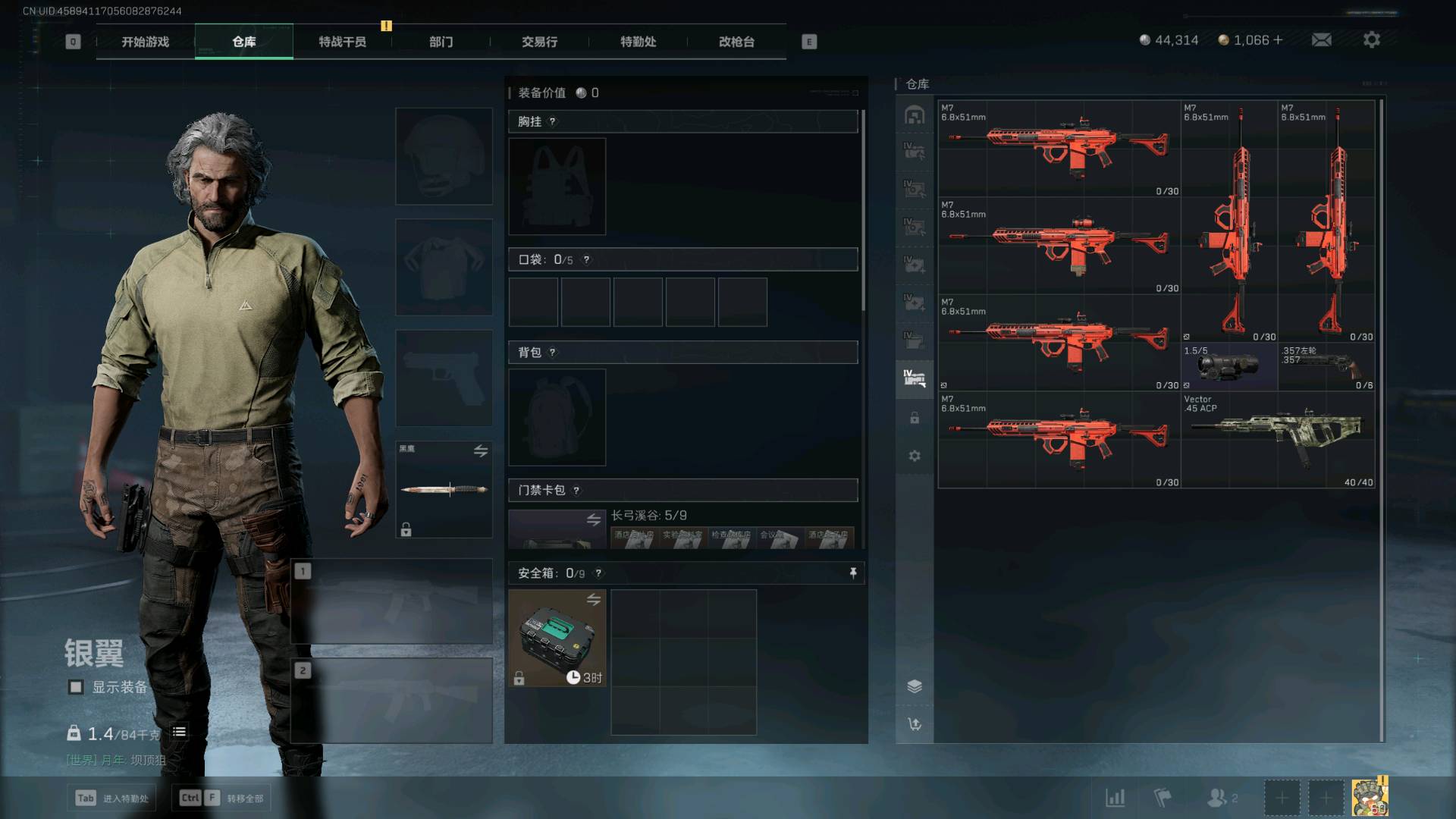
Task: Click the equipped 黑鹰 knife slot
Action: [x=444, y=489]
